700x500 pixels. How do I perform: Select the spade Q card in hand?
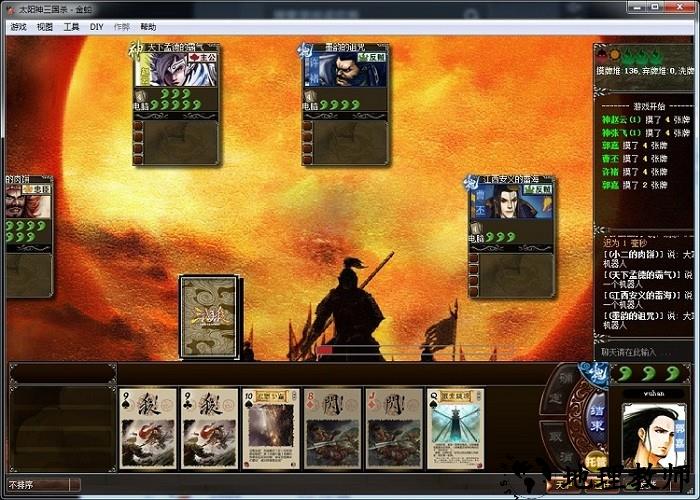(x=455, y=429)
